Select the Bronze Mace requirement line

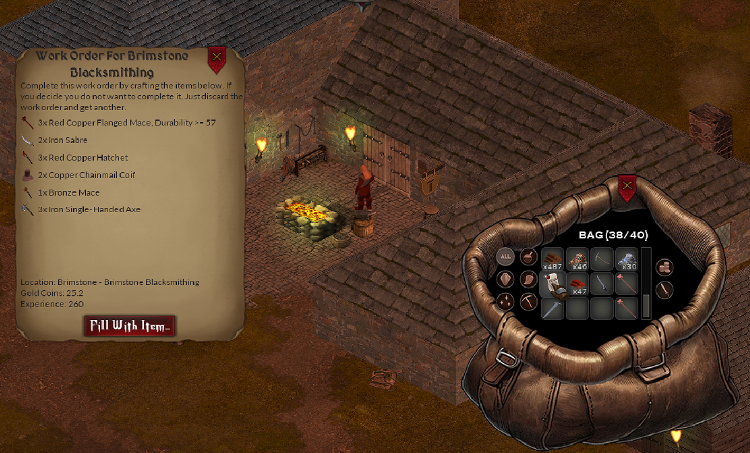[x=70, y=191]
